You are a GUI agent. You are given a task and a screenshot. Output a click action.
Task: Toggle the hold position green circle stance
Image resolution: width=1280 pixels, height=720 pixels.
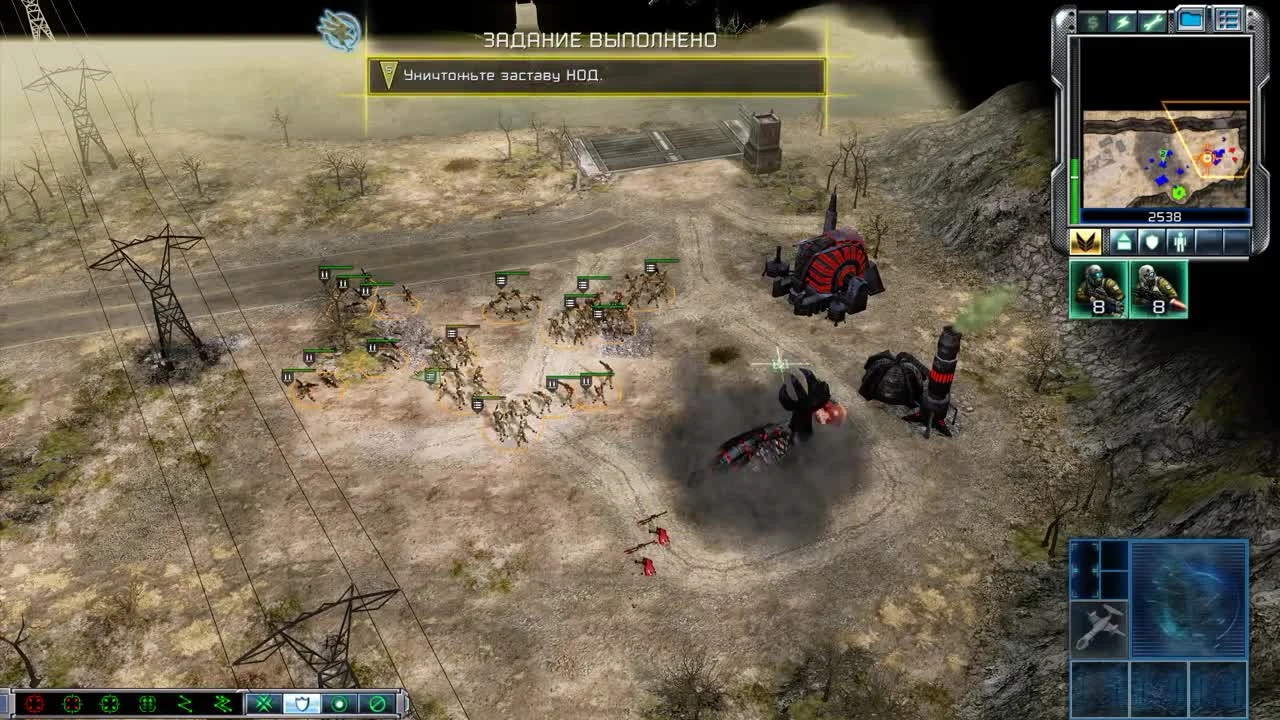pyautogui.click(x=340, y=704)
